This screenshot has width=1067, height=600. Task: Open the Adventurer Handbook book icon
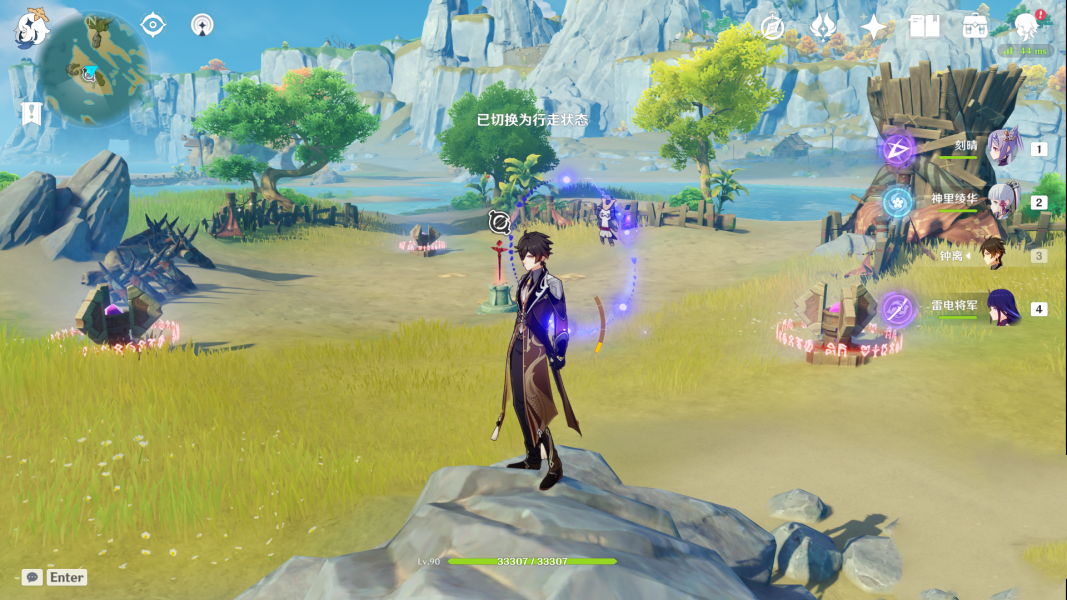924,27
